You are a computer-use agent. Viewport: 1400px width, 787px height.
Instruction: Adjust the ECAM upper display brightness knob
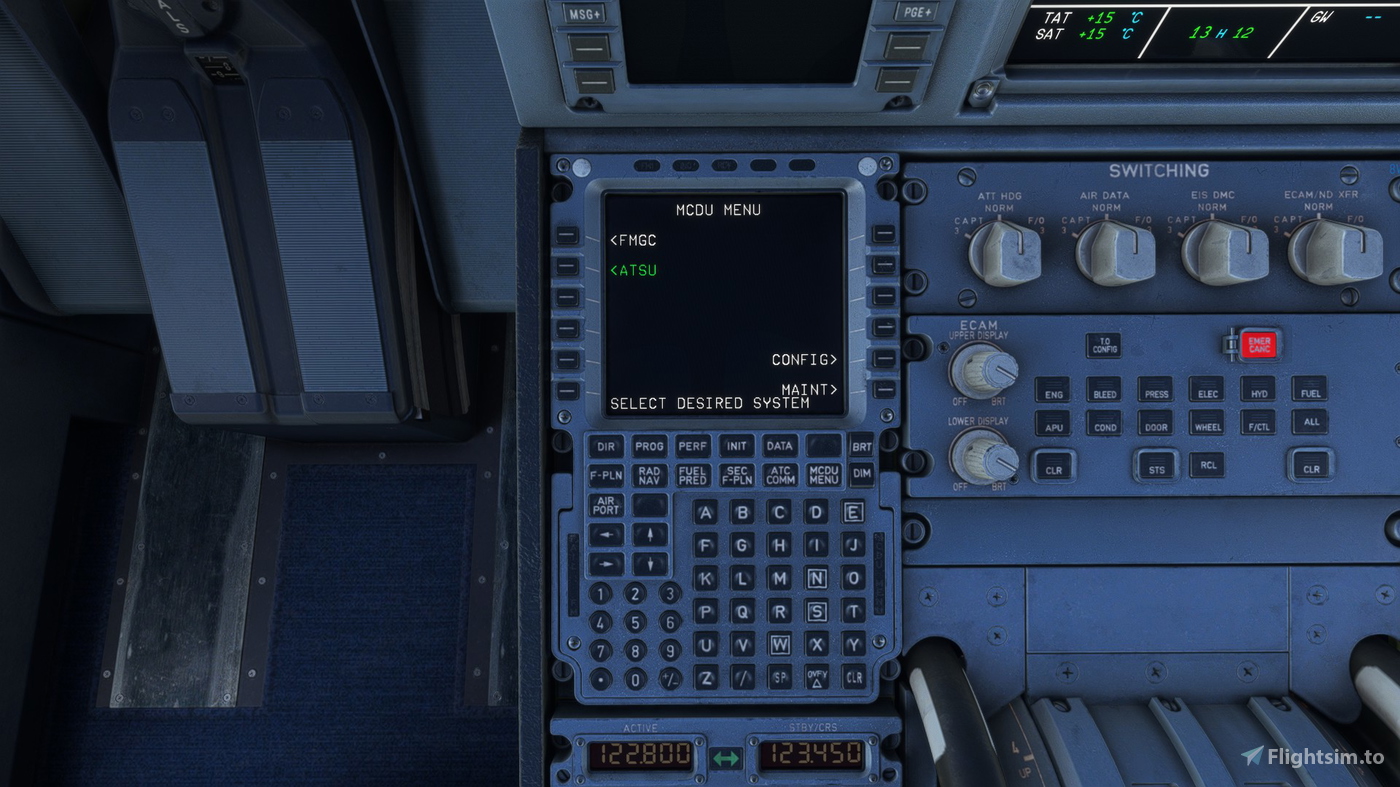(983, 370)
